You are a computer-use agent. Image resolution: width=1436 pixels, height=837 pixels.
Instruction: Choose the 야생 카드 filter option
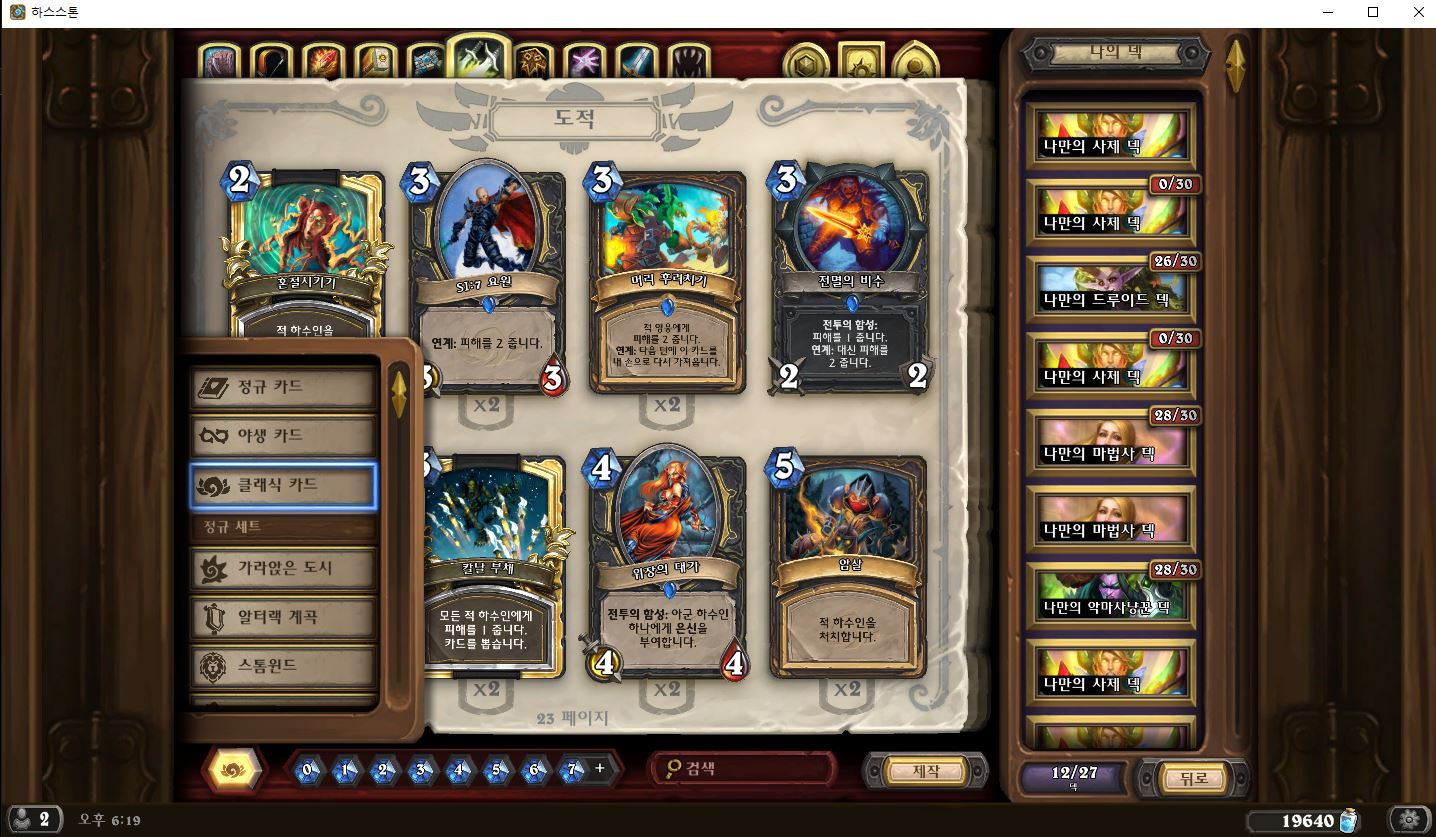(x=283, y=436)
